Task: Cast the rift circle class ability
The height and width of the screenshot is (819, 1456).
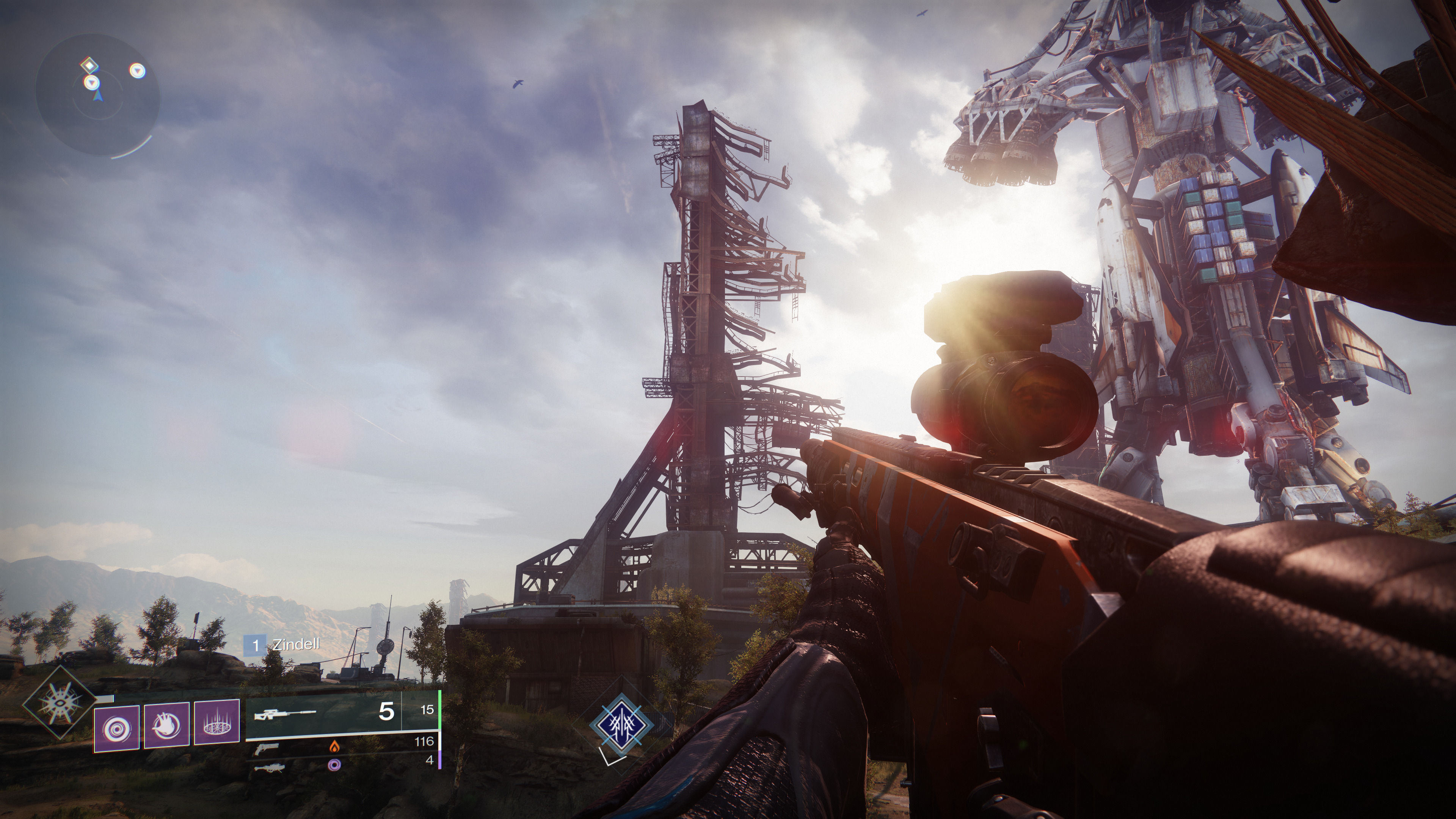Action: [x=217, y=722]
